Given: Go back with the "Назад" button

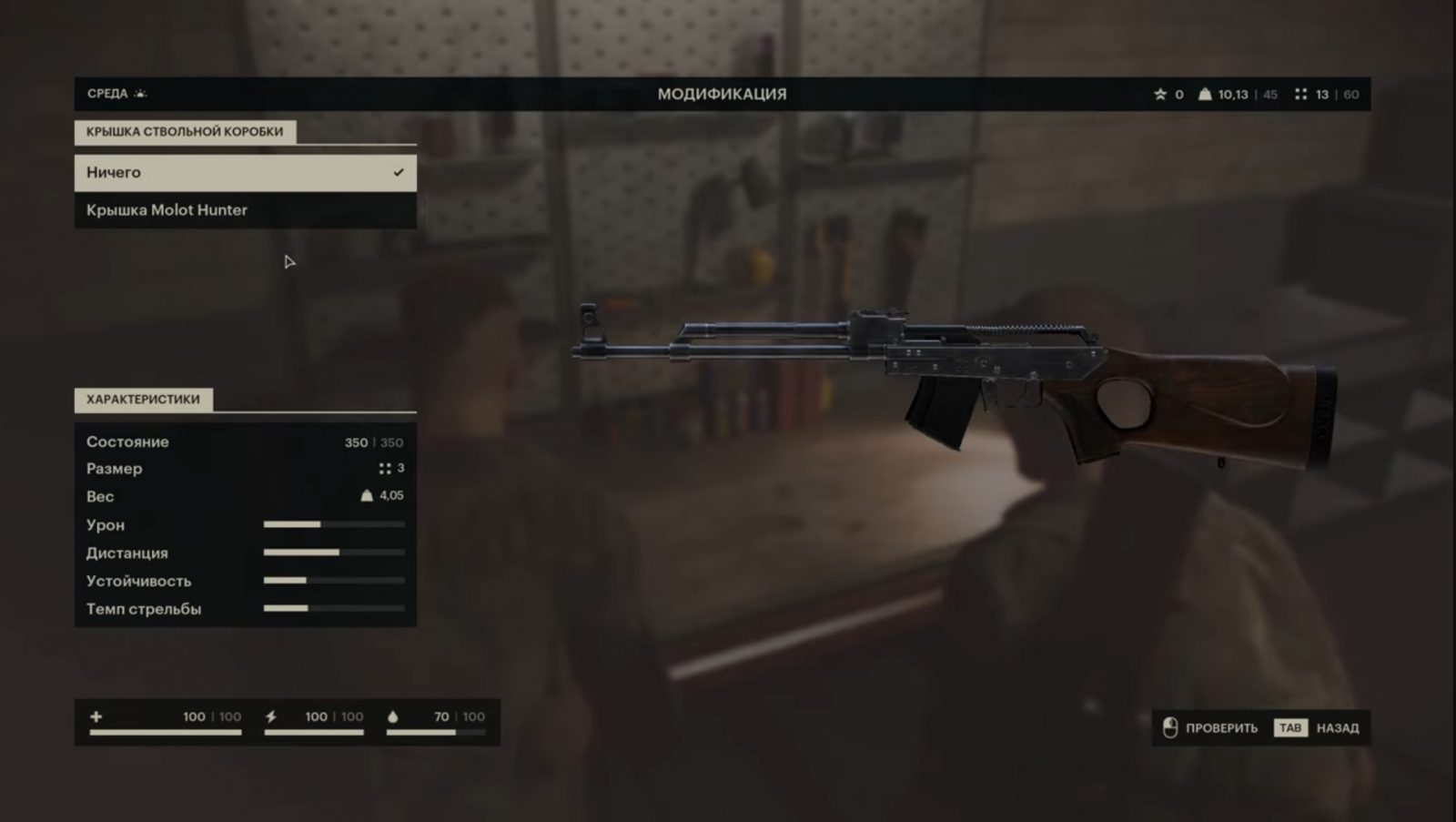Looking at the screenshot, I should 1319,728.
